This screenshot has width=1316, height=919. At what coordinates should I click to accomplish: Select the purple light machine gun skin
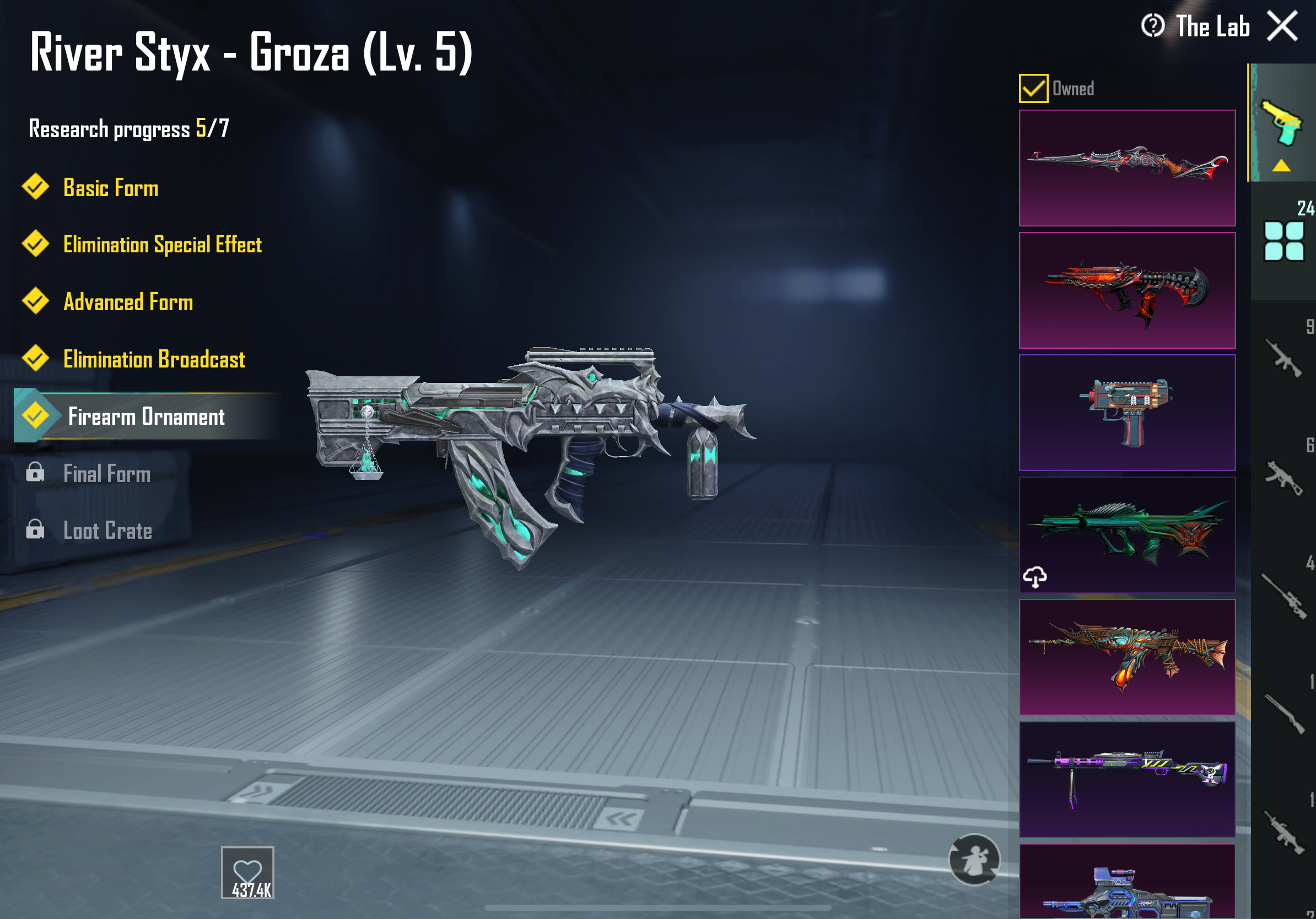[1126, 779]
